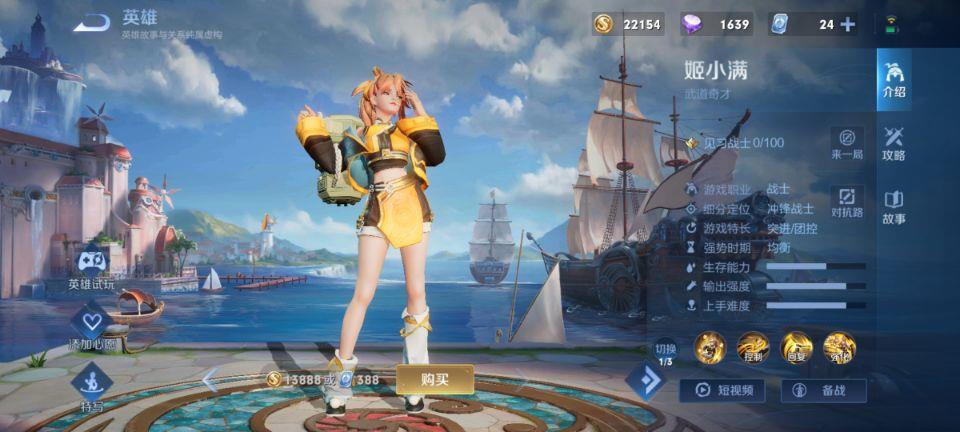Select the 回复 skill icon
The width and height of the screenshot is (960, 432).
(796, 347)
